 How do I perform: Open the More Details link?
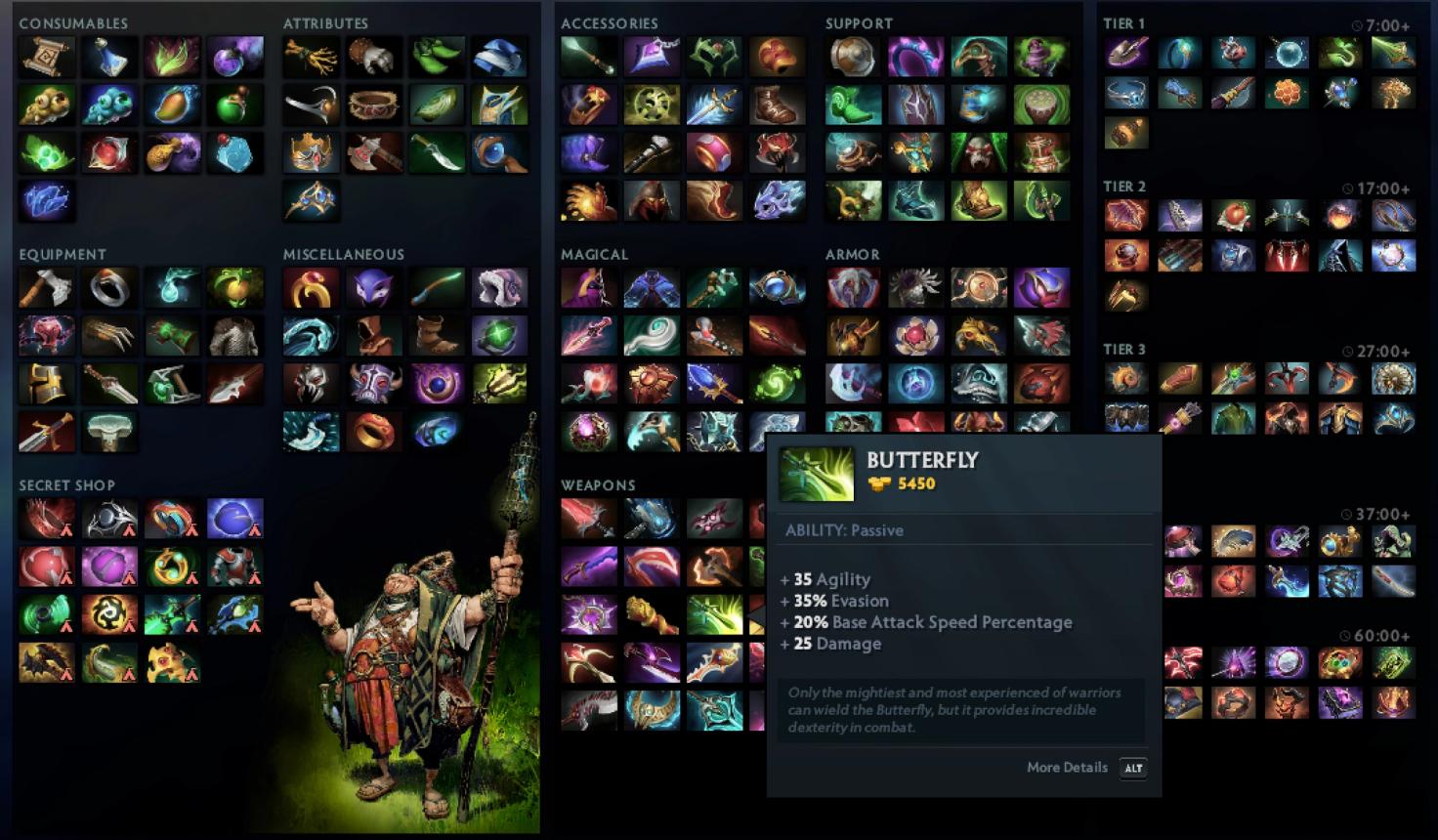(x=1067, y=768)
